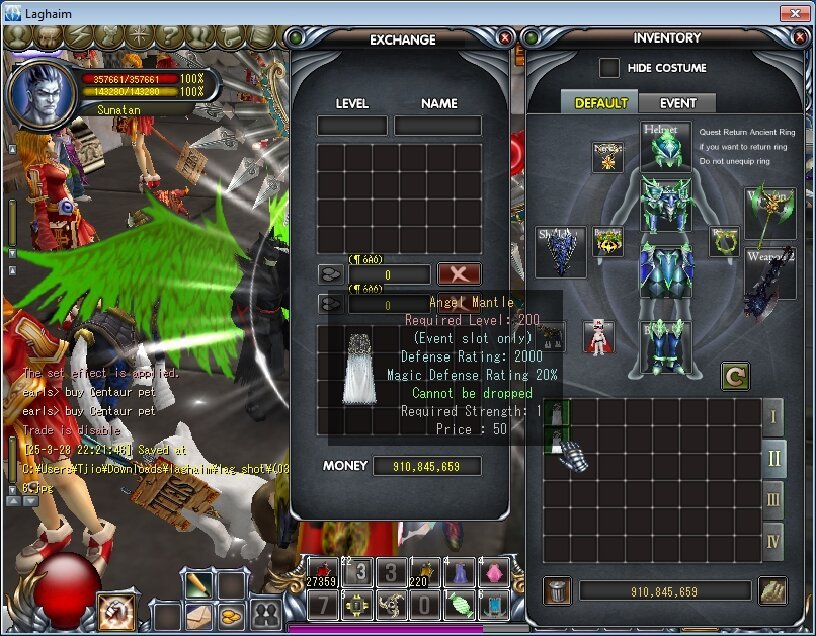Show inventory page IV
This screenshot has height=636, width=816.
point(774,540)
